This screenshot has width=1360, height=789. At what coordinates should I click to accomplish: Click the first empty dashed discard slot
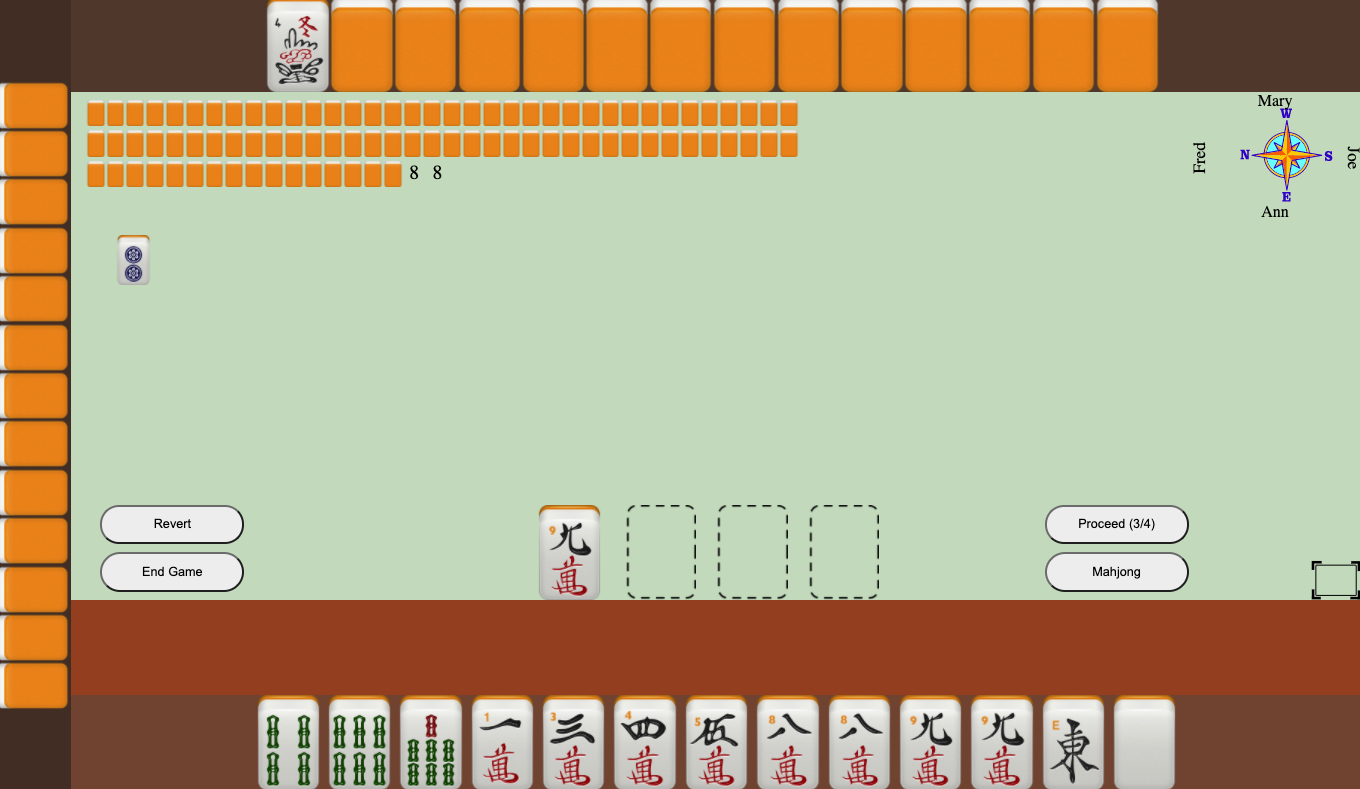(x=660, y=551)
